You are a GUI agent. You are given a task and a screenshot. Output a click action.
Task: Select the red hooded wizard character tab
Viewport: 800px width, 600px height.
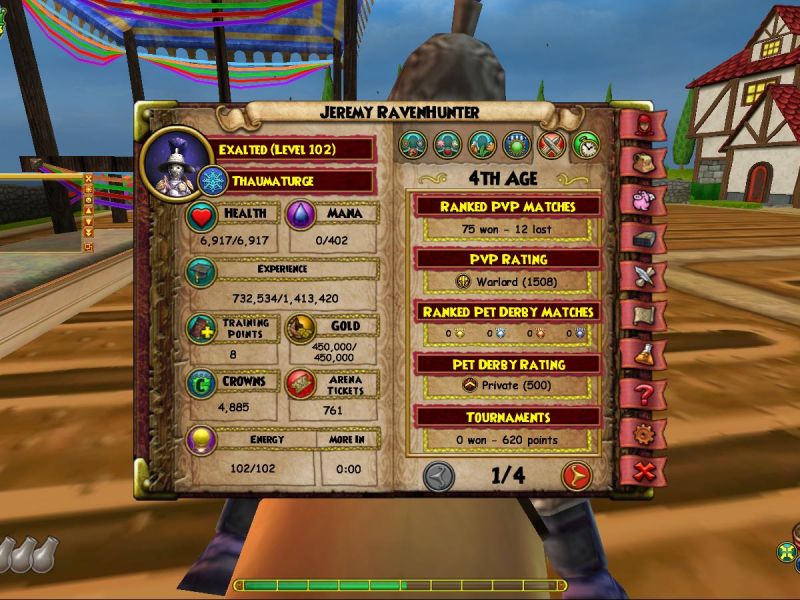643,124
